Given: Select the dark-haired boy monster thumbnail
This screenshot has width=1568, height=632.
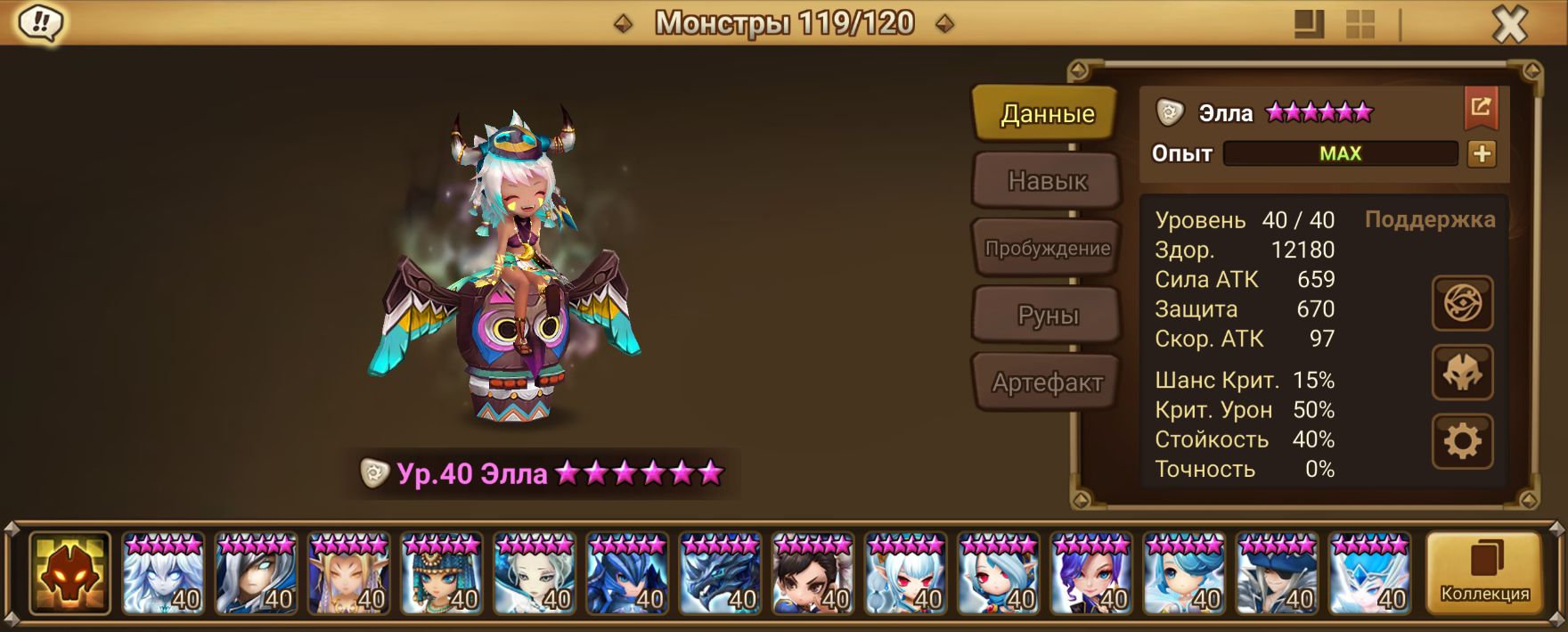Looking at the screenshot, I should coord(813,573).
